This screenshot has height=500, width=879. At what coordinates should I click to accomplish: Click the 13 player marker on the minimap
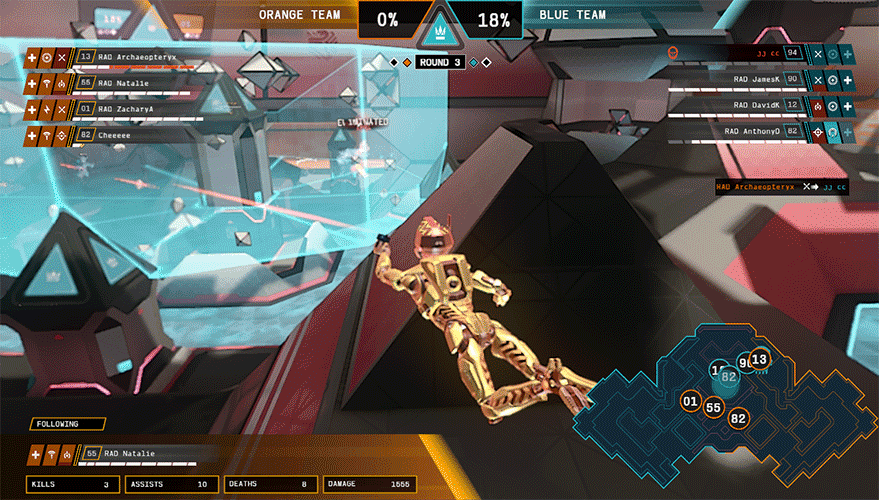click(x=759, y=359)
